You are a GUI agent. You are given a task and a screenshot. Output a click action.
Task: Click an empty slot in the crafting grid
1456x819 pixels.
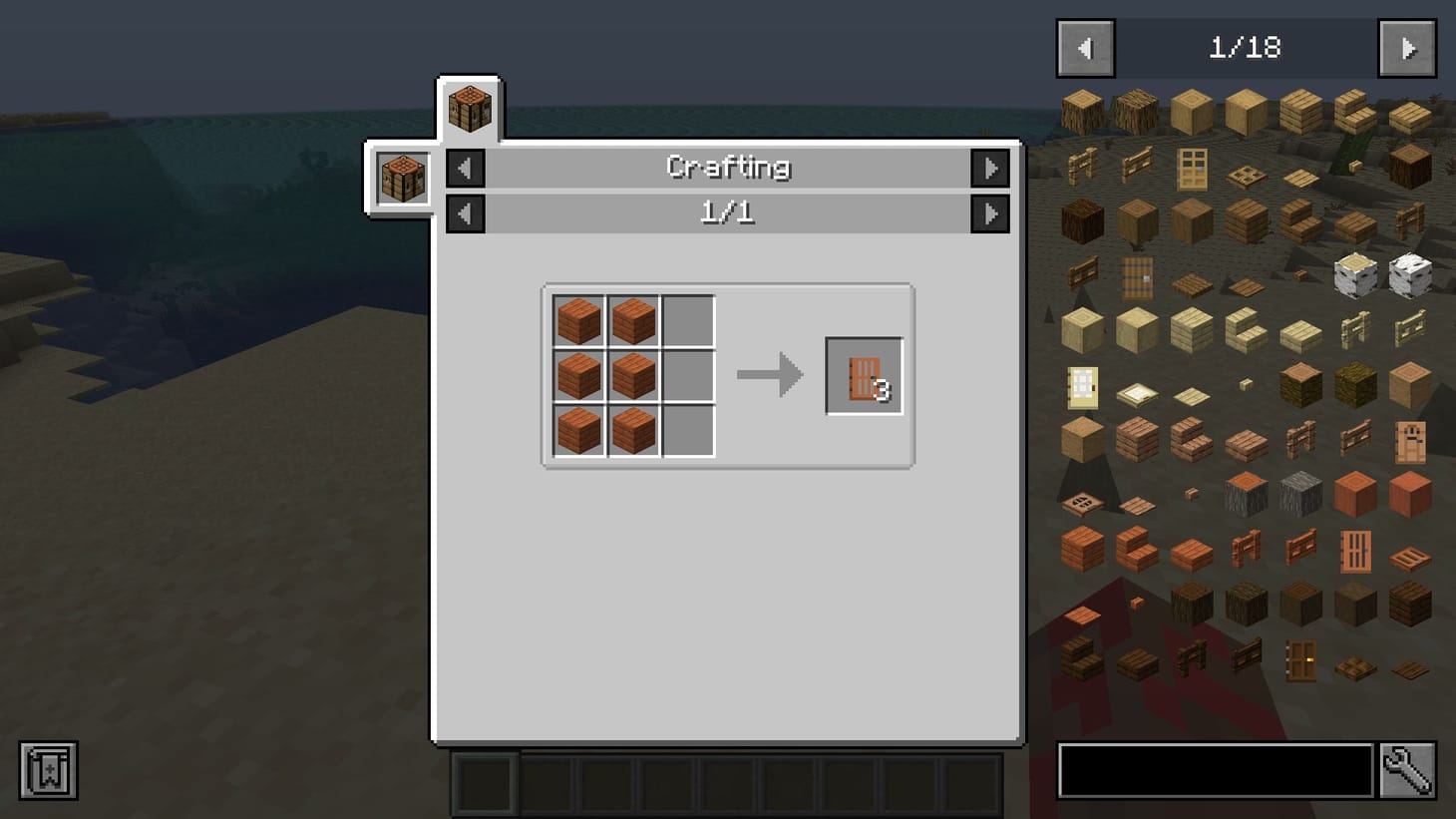point(686,321)
